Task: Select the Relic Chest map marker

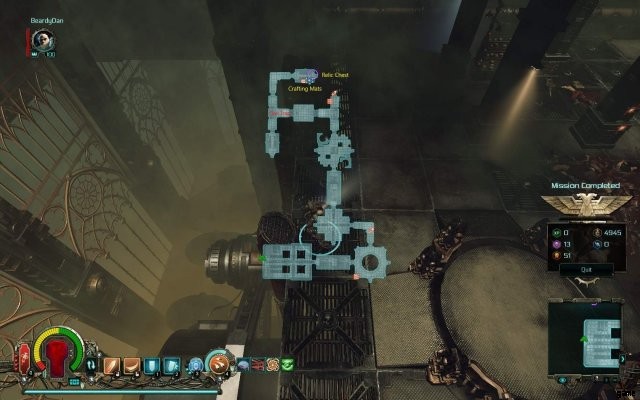Action: pos(334,75)
